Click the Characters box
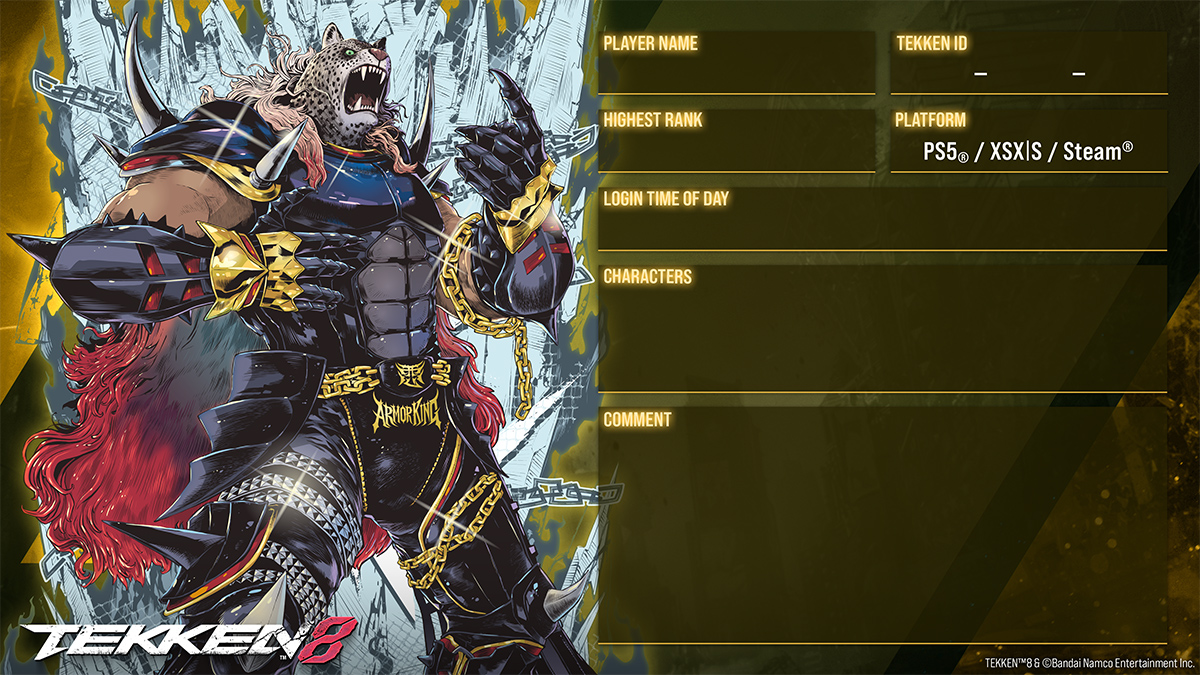The height and width of the screenshot is (675, 1200). click(882, 335)
